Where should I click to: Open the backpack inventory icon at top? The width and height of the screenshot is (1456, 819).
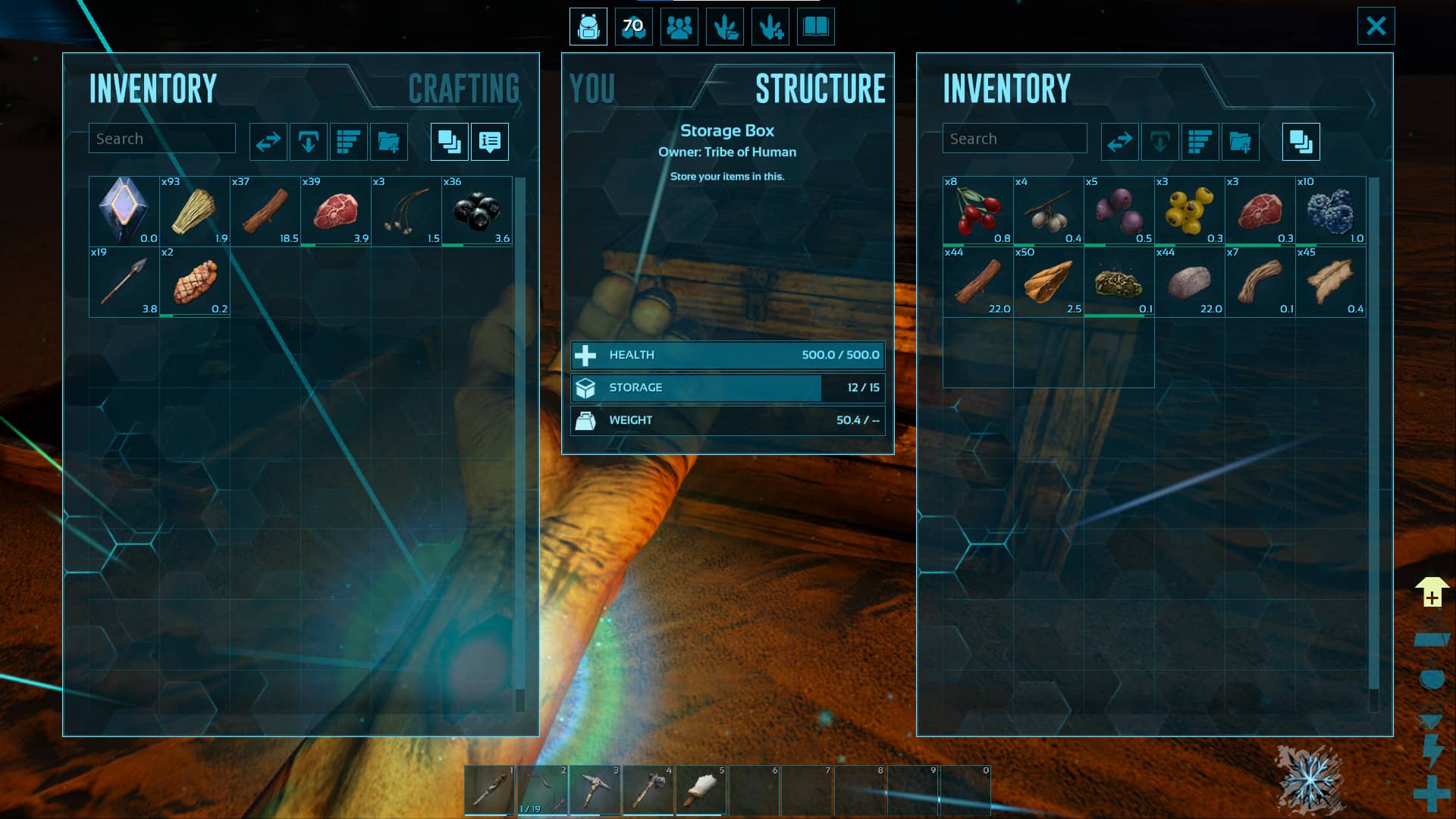[588, 27]
